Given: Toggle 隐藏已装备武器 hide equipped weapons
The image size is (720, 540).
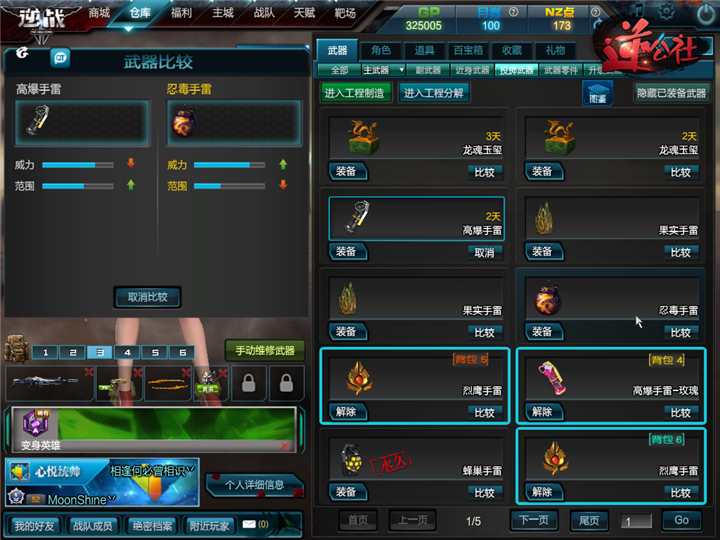Looking at the screenshot, I should point(670,92).
